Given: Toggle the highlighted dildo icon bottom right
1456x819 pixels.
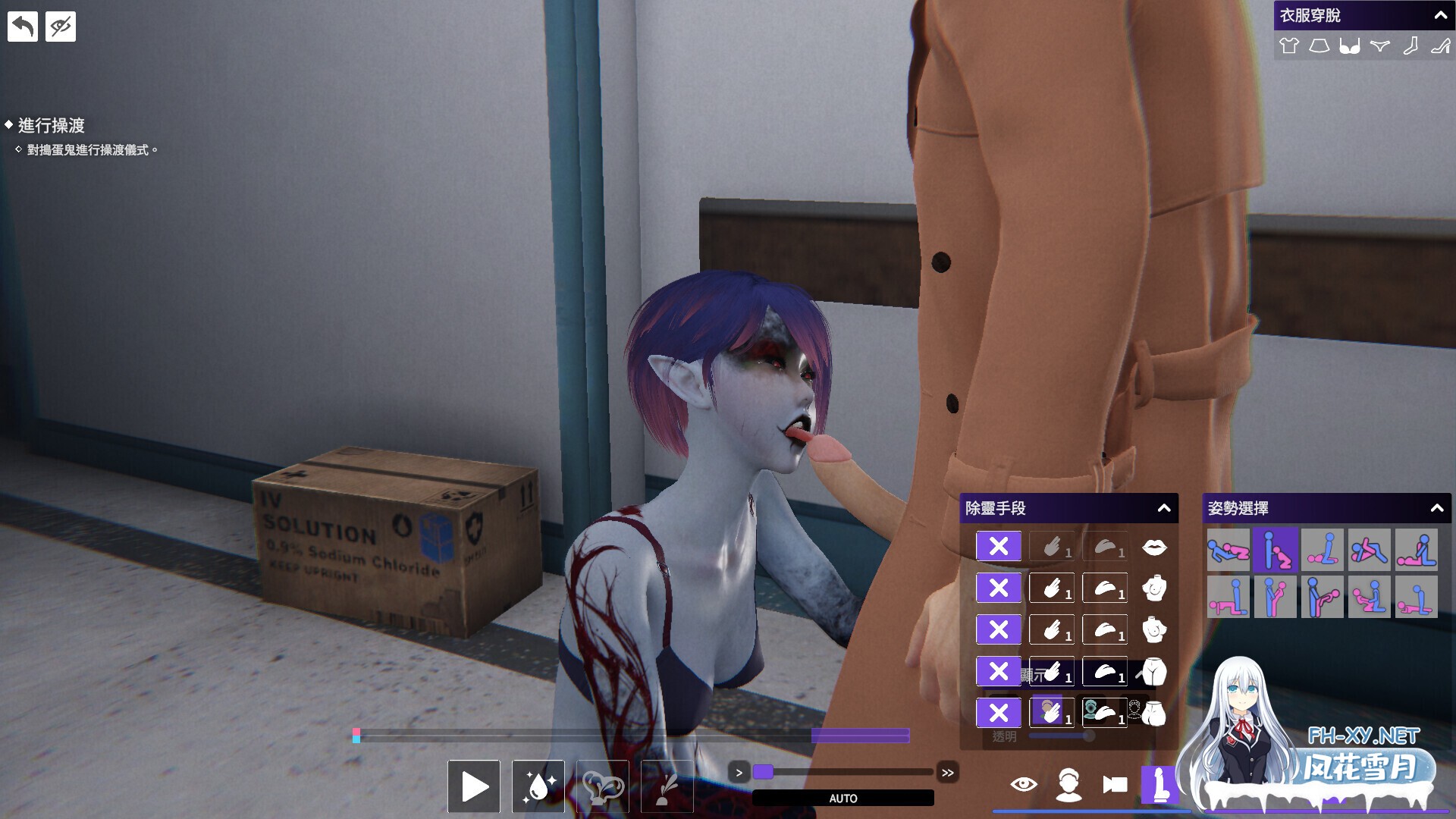Looking at the screenshot, I should [1160, 785].
